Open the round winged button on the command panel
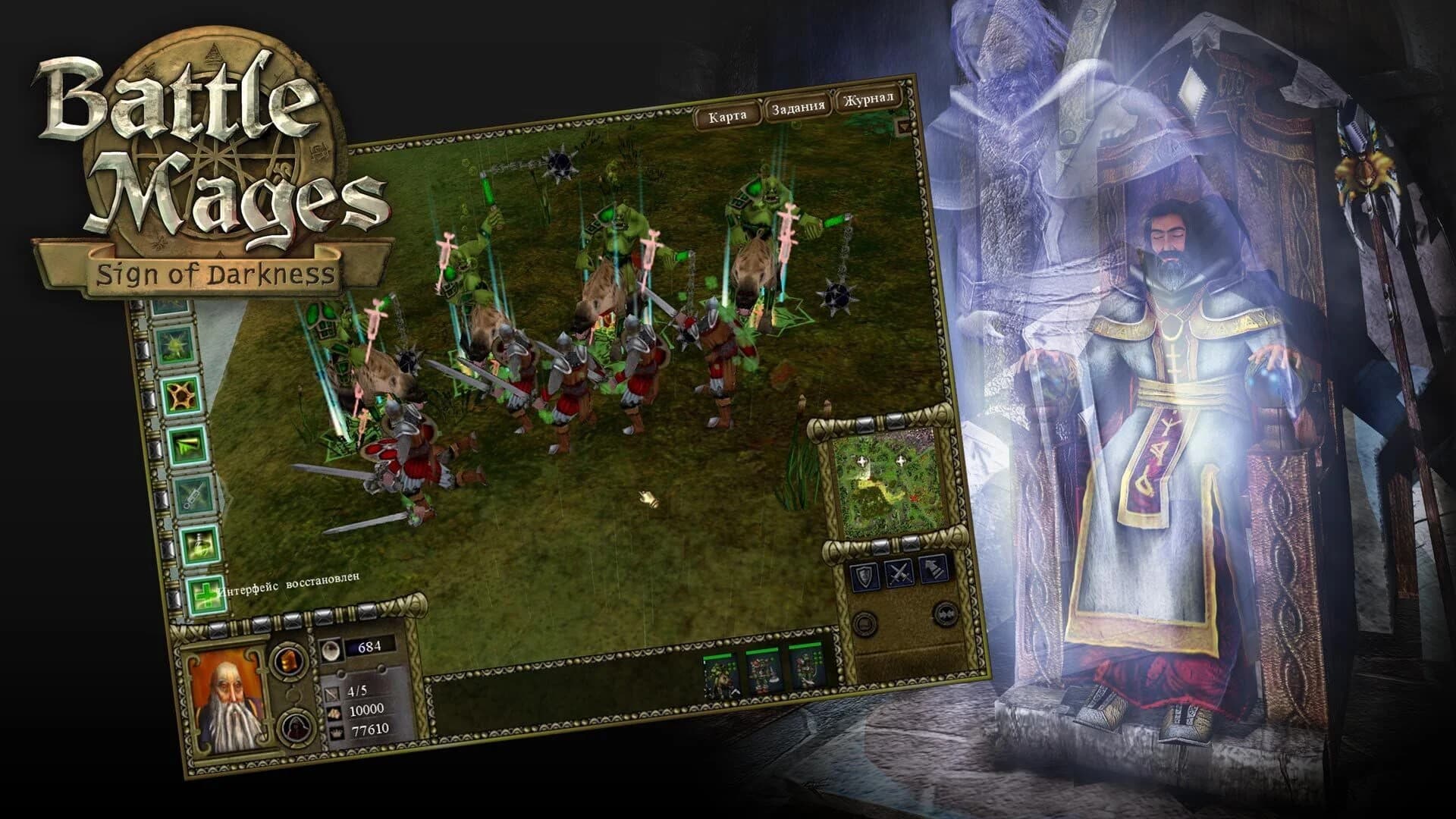 point(944,614)
